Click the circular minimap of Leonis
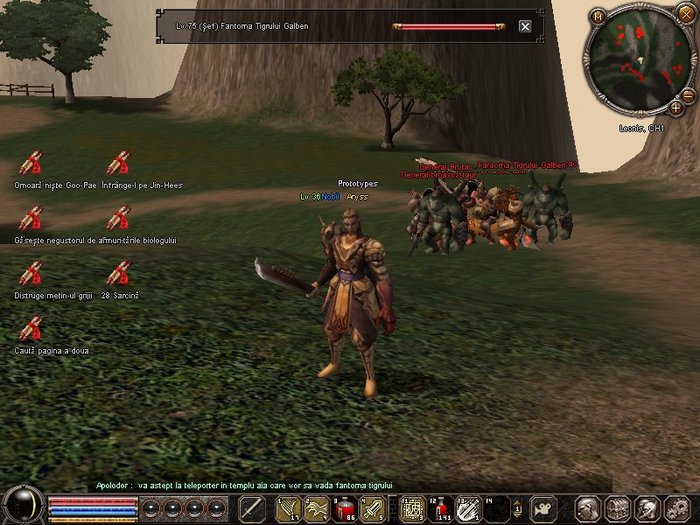Image resolution: width=700 pixels, height=525 pixels. (x=638, y=60)
